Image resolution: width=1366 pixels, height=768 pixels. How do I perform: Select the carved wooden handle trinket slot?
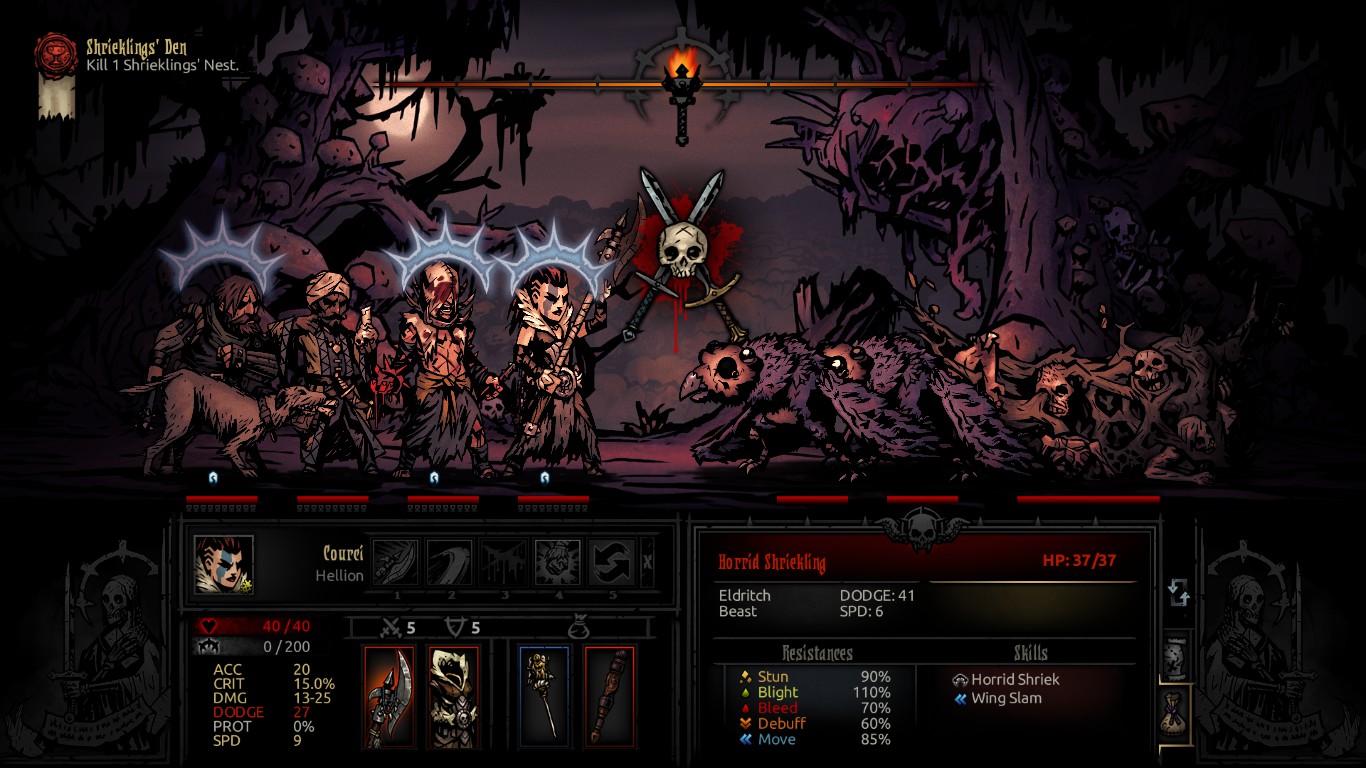[609, 697]
